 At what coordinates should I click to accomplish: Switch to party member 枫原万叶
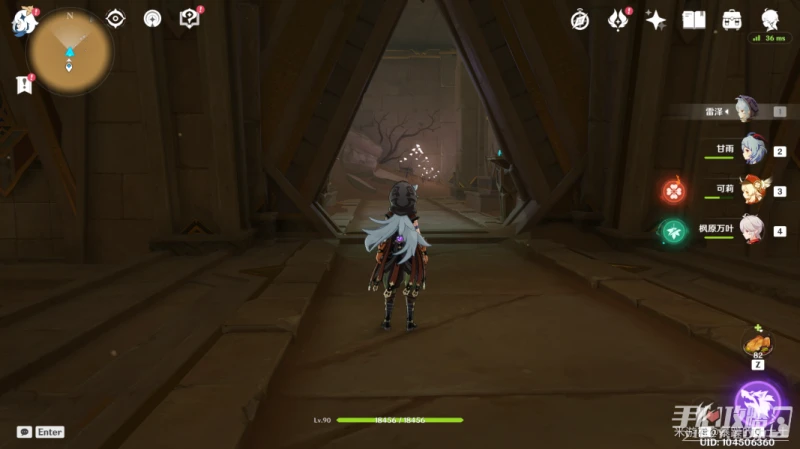point(752,230)
